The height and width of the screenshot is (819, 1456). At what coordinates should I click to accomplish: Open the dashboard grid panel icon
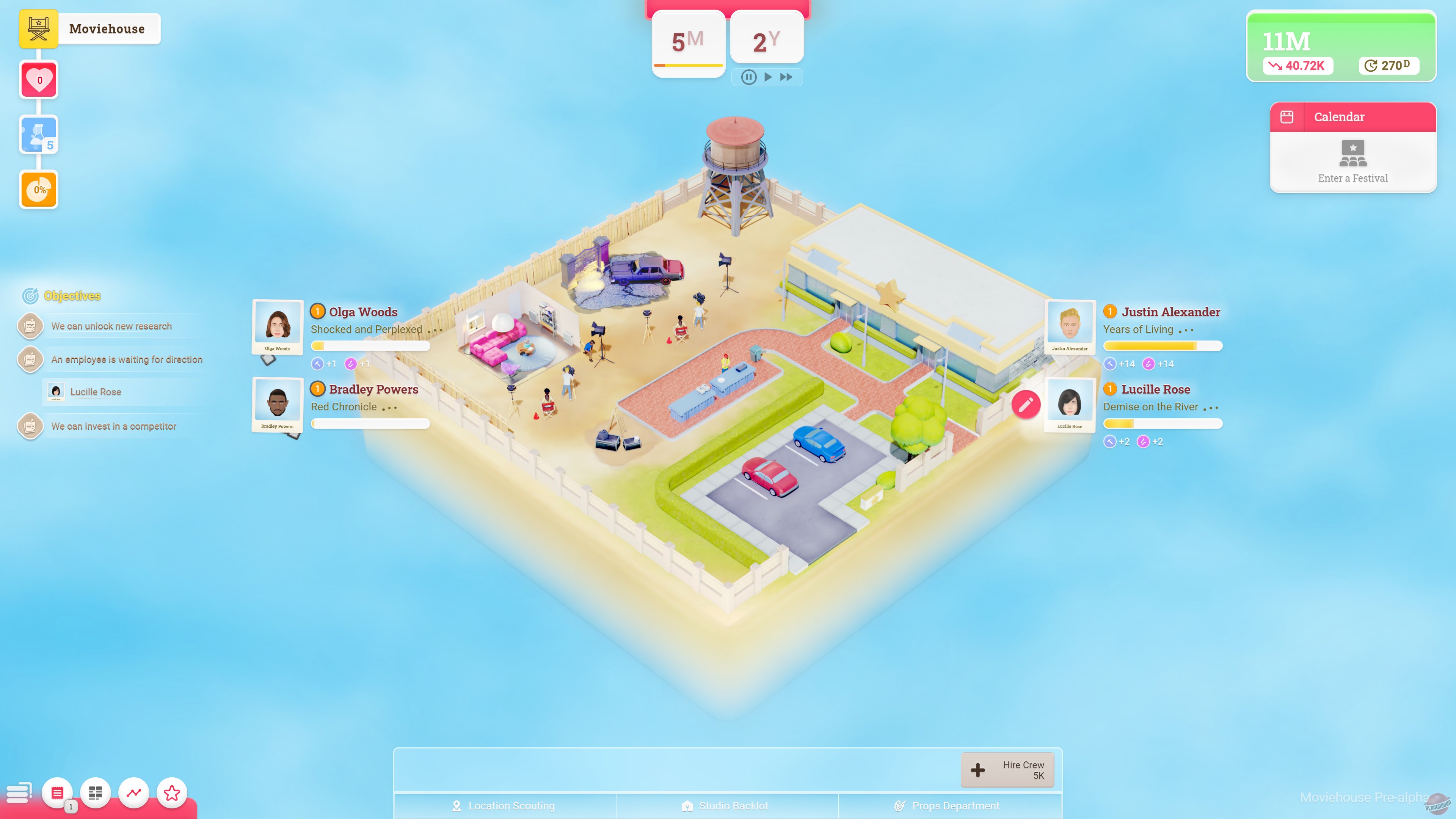coord(95,792)
